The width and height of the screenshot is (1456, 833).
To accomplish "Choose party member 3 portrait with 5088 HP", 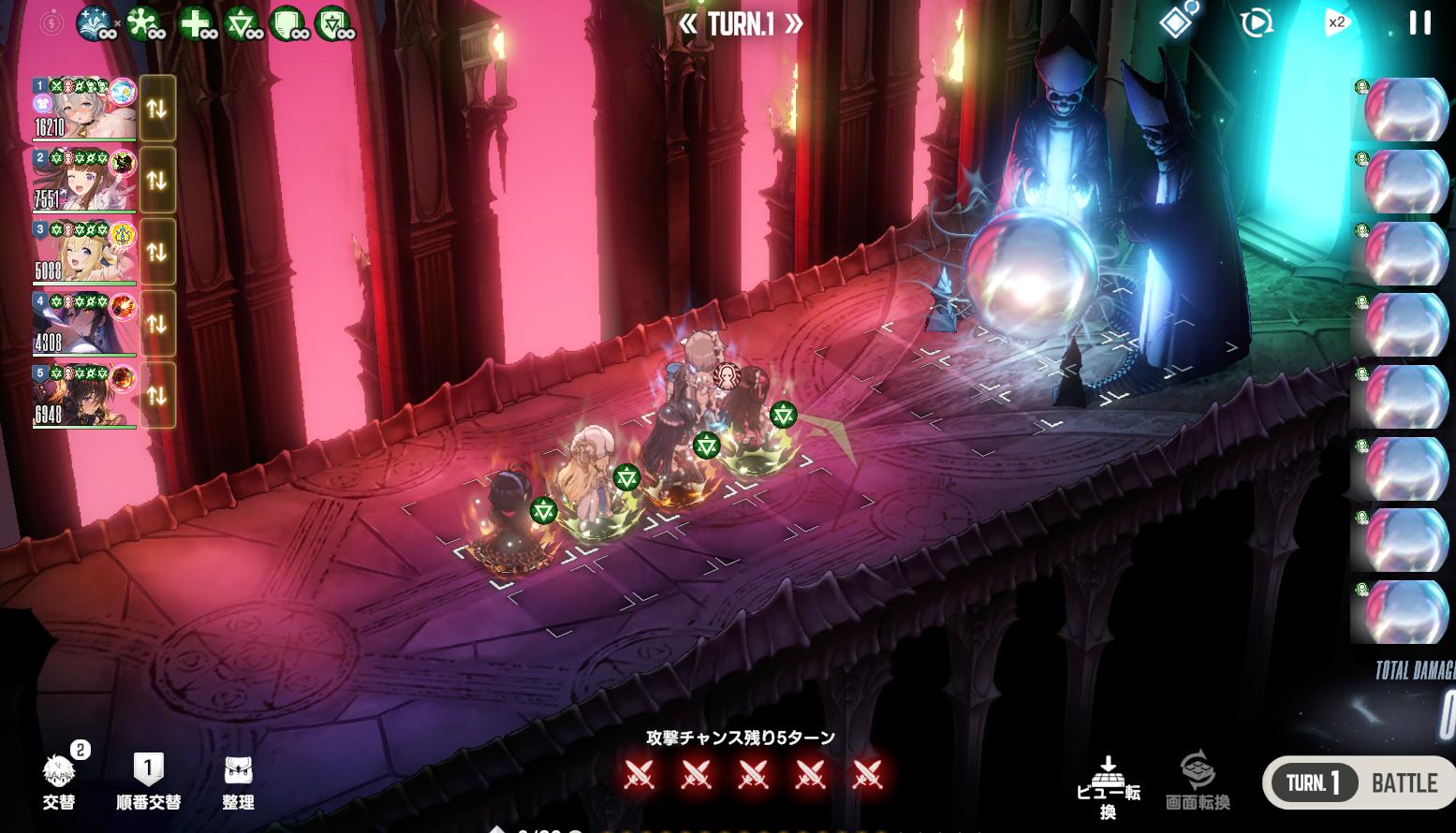I will point(84,252).
